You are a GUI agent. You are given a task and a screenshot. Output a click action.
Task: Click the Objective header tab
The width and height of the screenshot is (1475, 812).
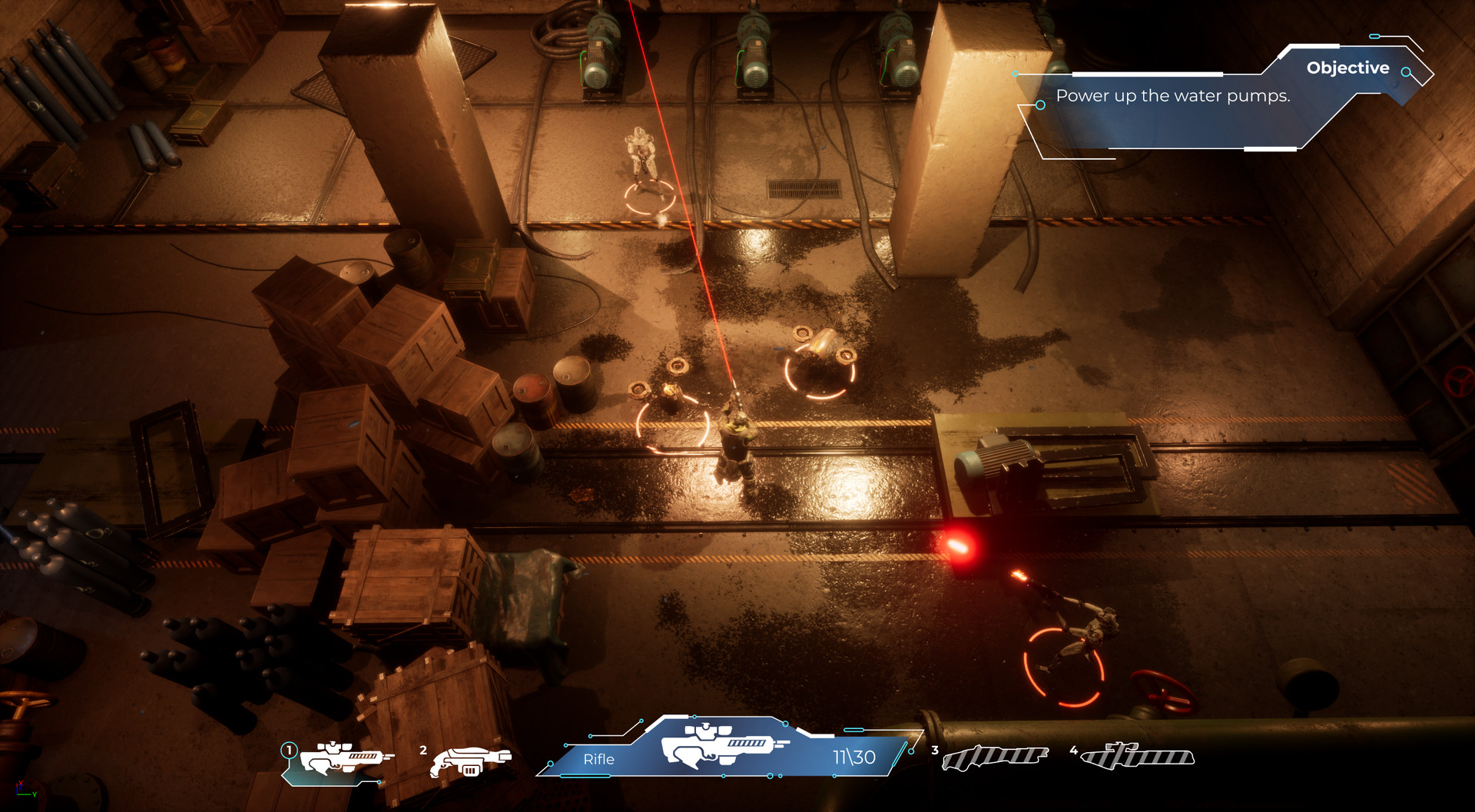coord(1348,68)
